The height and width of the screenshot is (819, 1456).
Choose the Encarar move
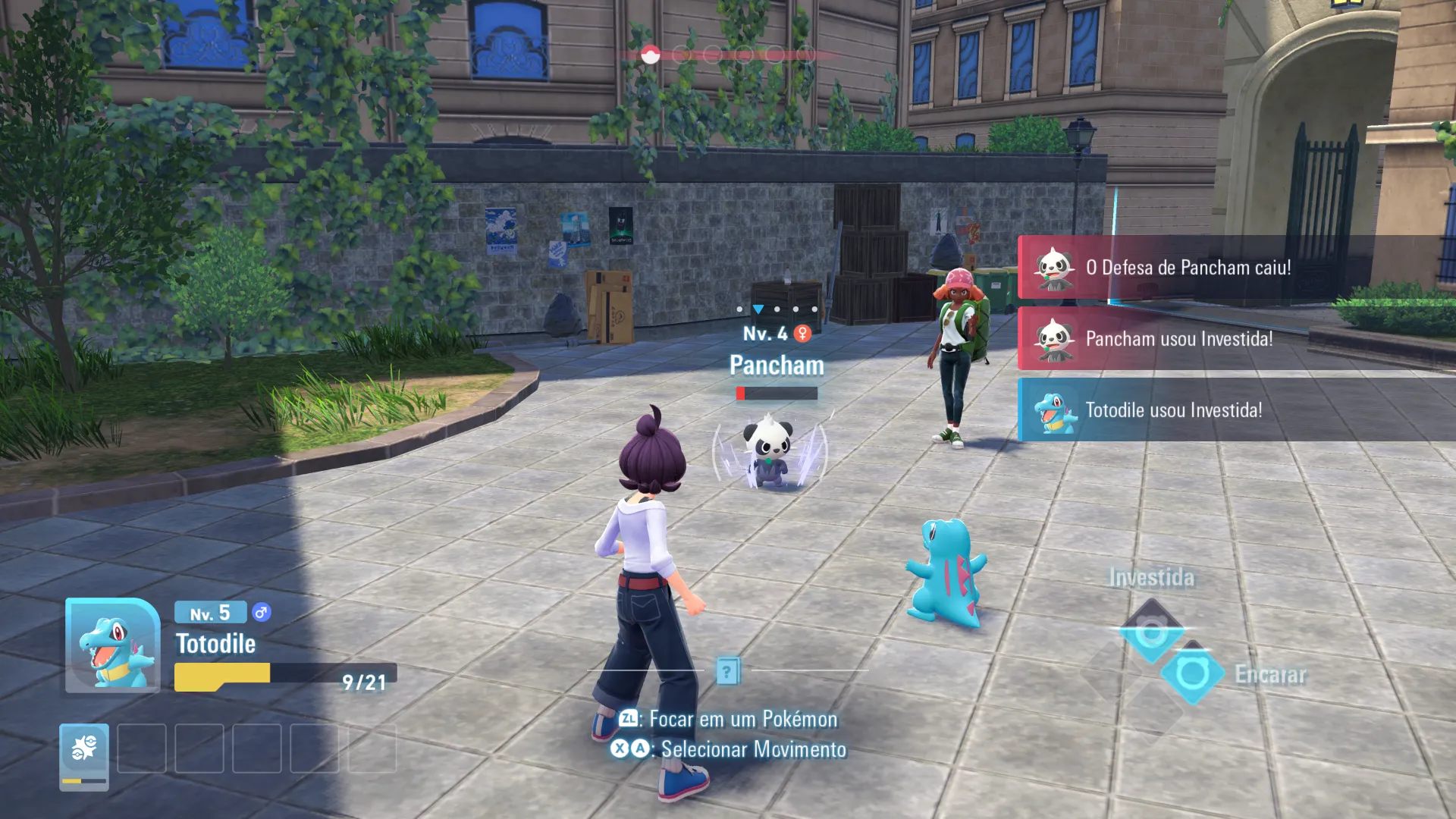click(x=1192, y=673)
